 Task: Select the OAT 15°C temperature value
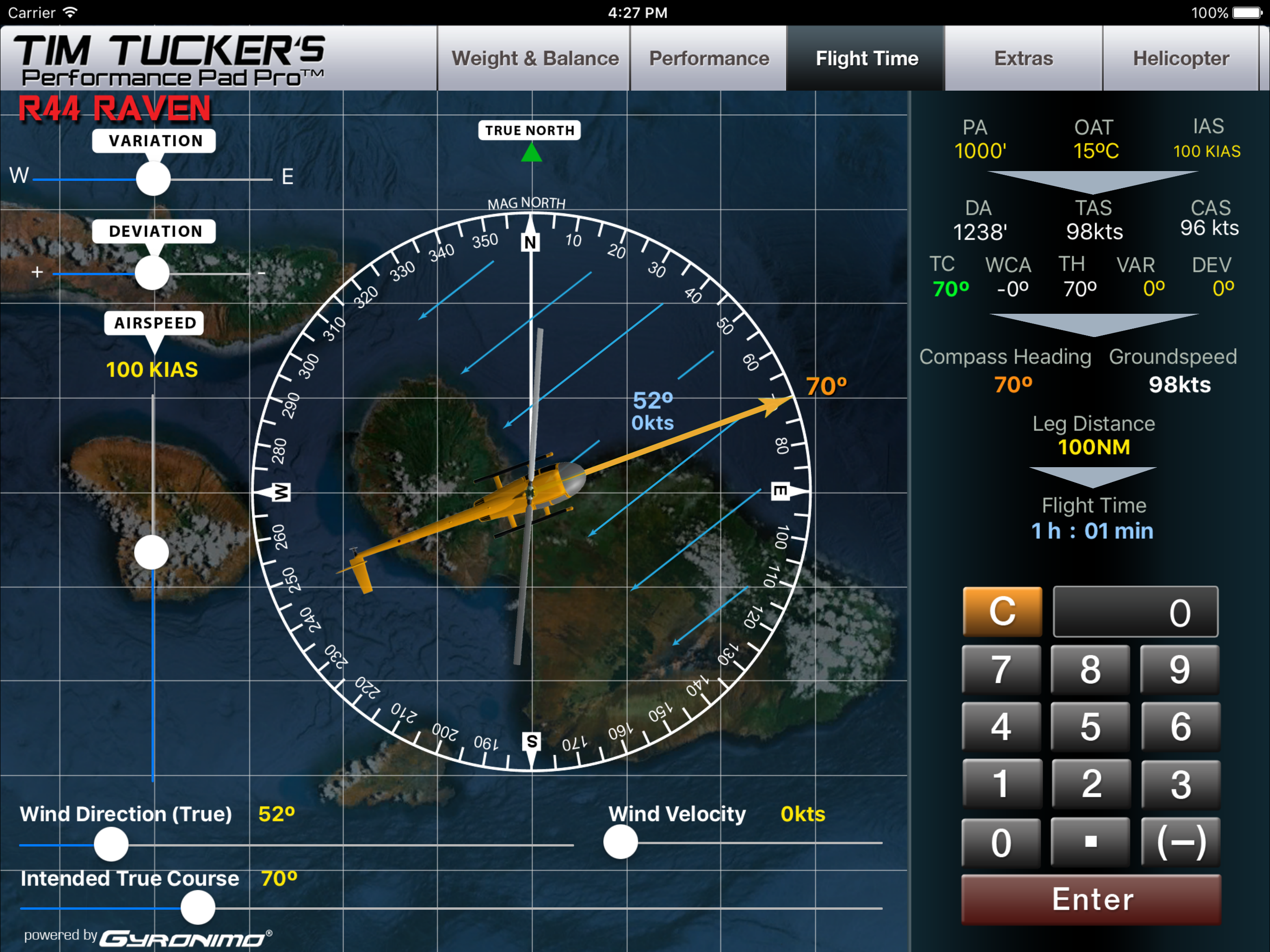[1096, 151]
